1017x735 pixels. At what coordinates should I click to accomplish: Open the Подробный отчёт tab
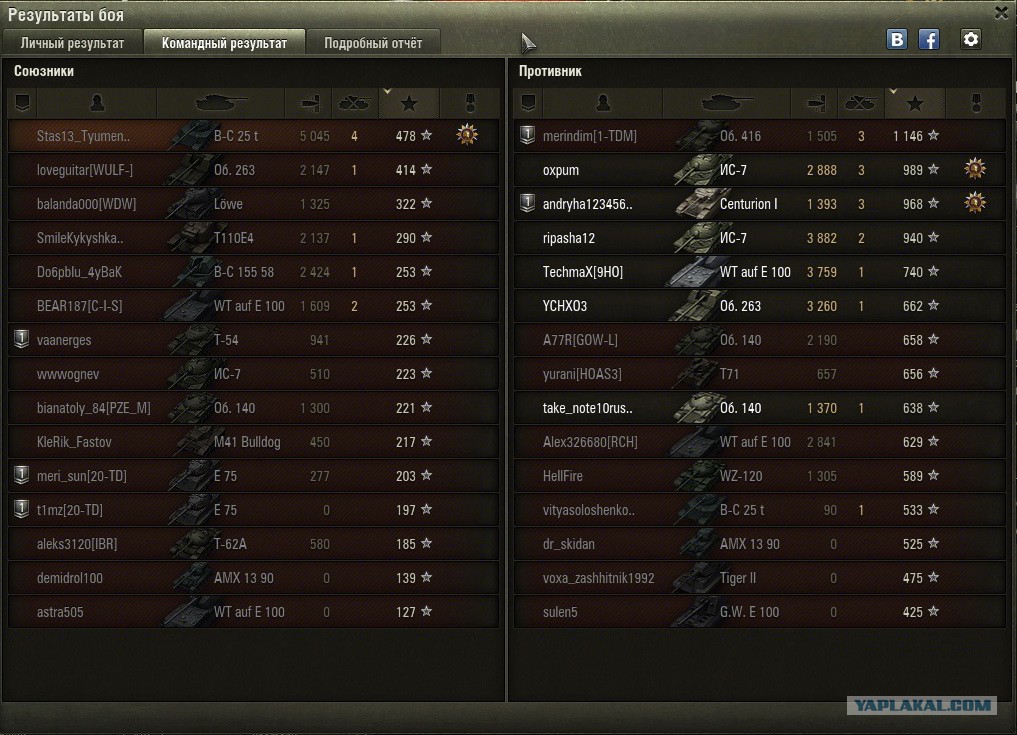coord(373,43)
